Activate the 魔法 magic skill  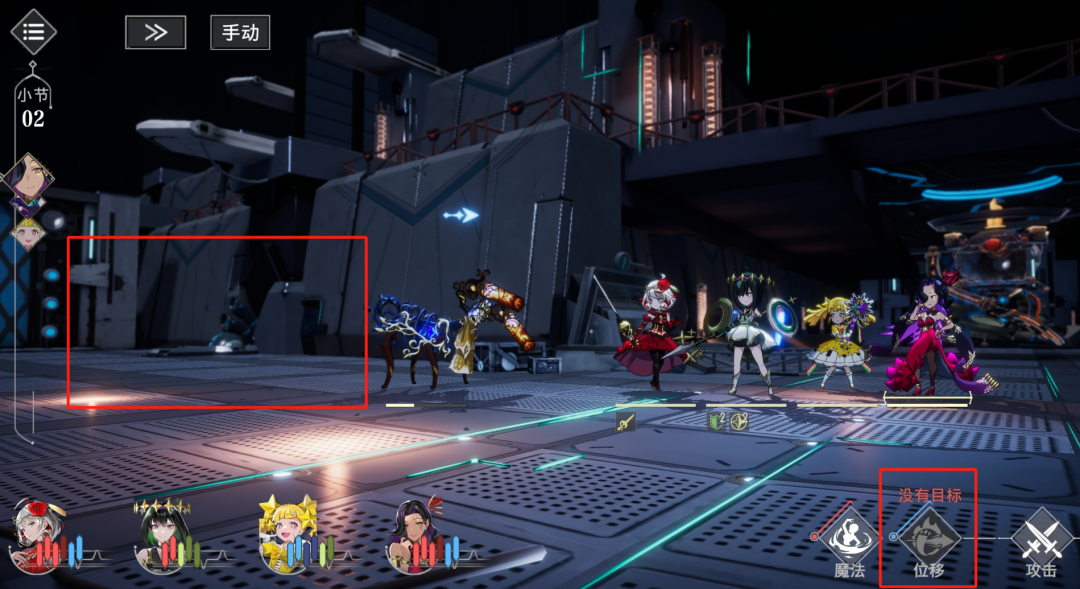click(850, 538)
